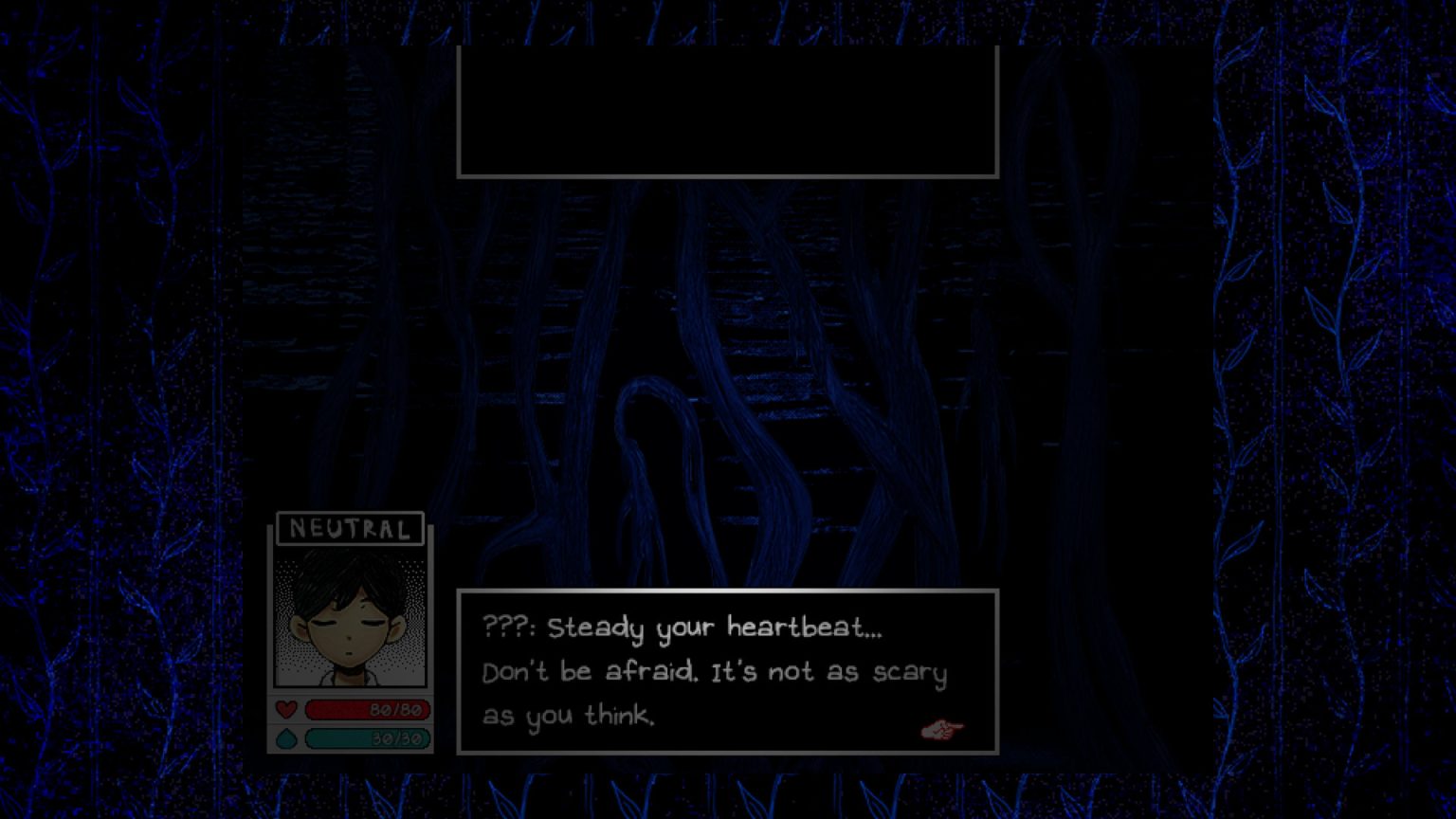This screenshot has width=1456, height=819.
Task: Click the empty box at the top
Action: click(x=727, y=111)
